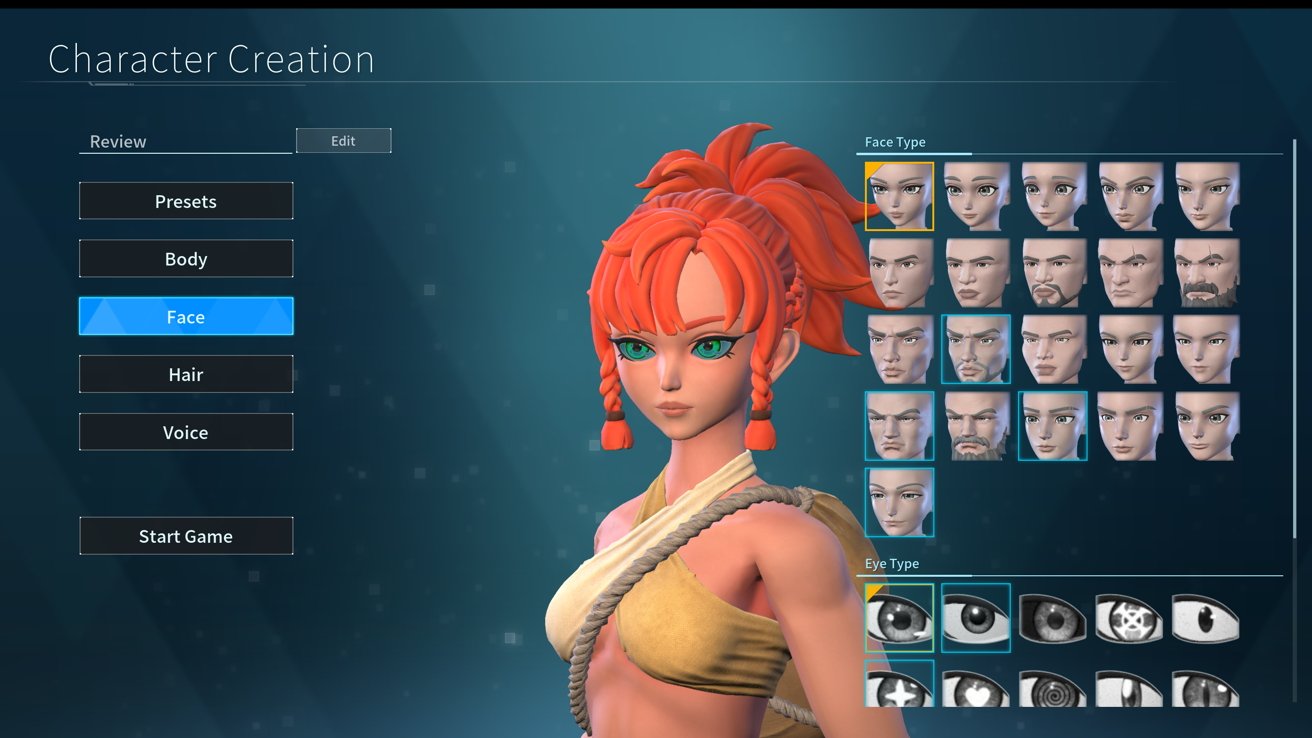1312x738 pixels.
Task: Select the face with the full dark beard and scar
Action: (1207, 273)
